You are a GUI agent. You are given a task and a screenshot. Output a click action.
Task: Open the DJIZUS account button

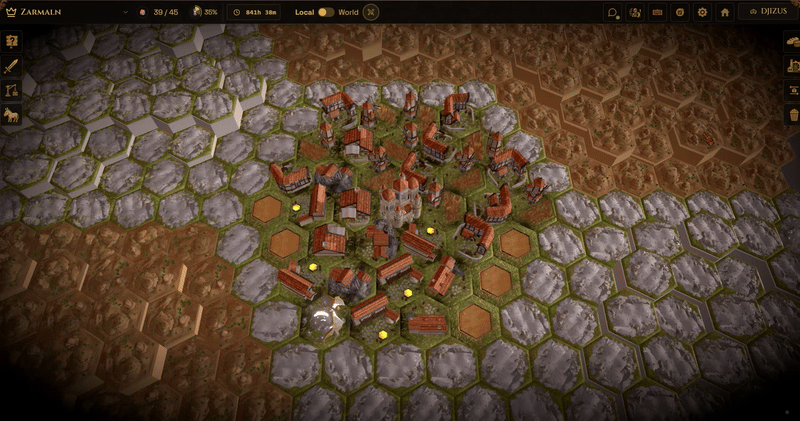pyautogui.click(x=768, y=12)
